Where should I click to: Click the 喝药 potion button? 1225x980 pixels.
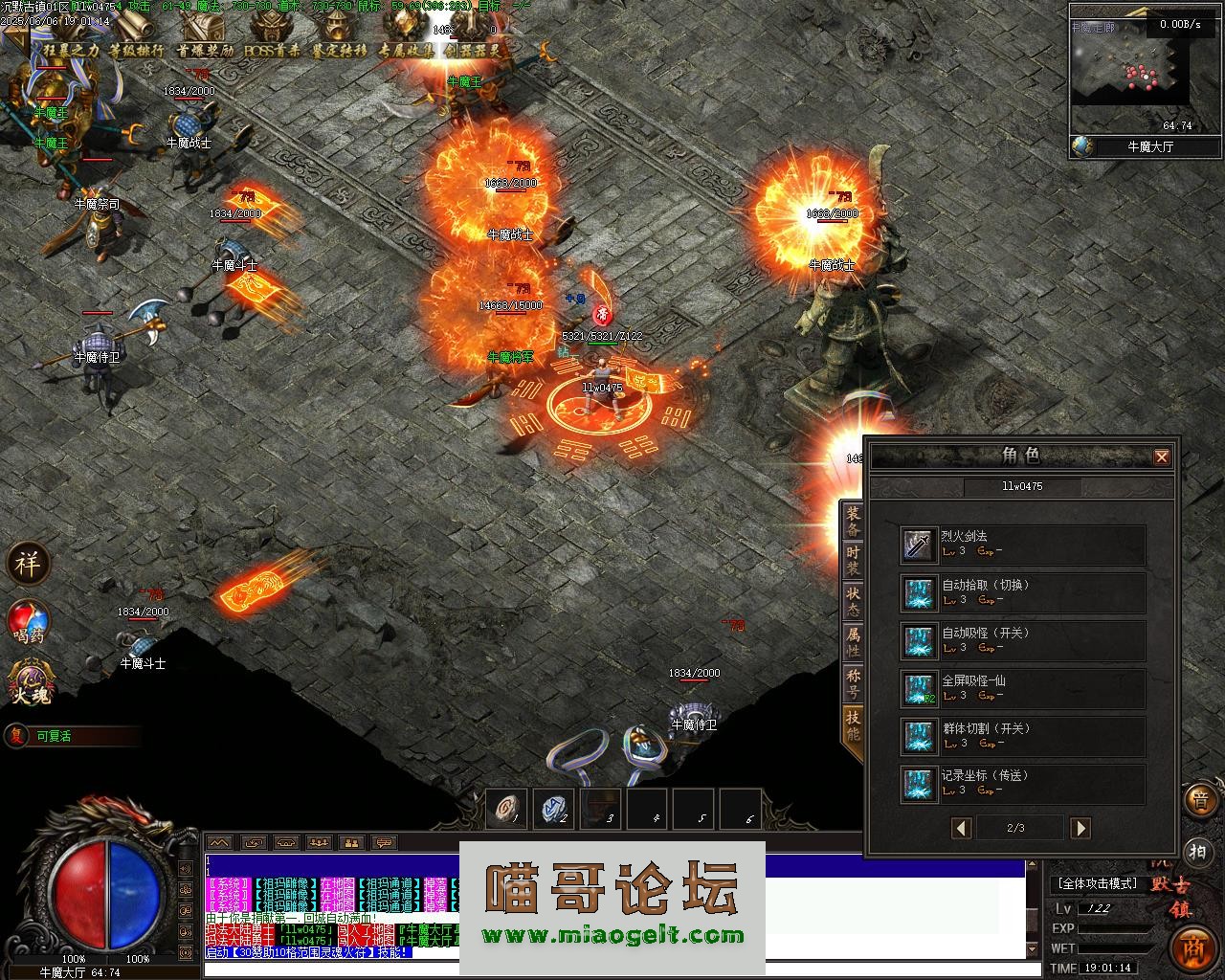pyautogui.click(x=28, y=621)
